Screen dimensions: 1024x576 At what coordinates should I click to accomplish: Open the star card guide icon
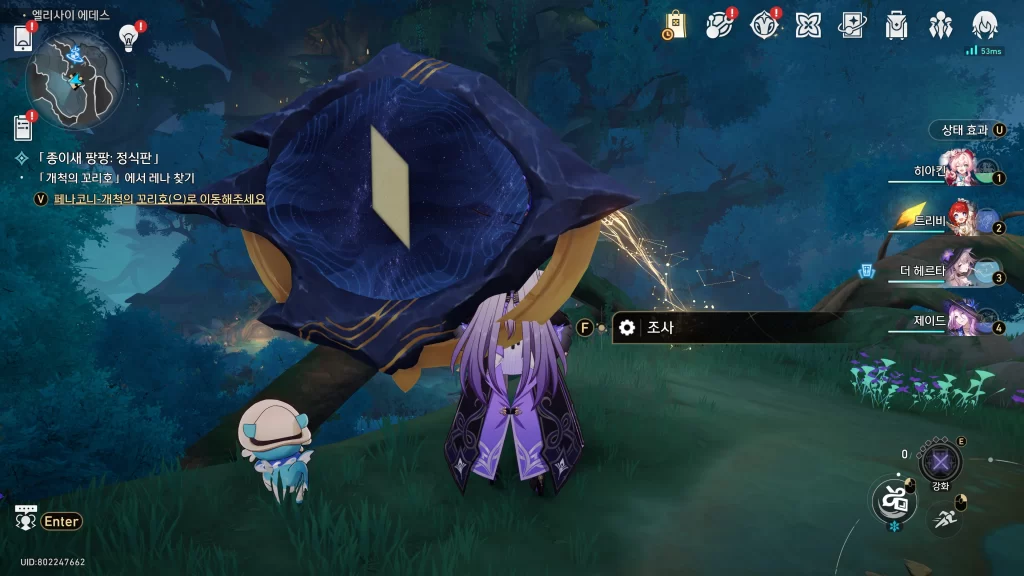click(x=852, y=25)
